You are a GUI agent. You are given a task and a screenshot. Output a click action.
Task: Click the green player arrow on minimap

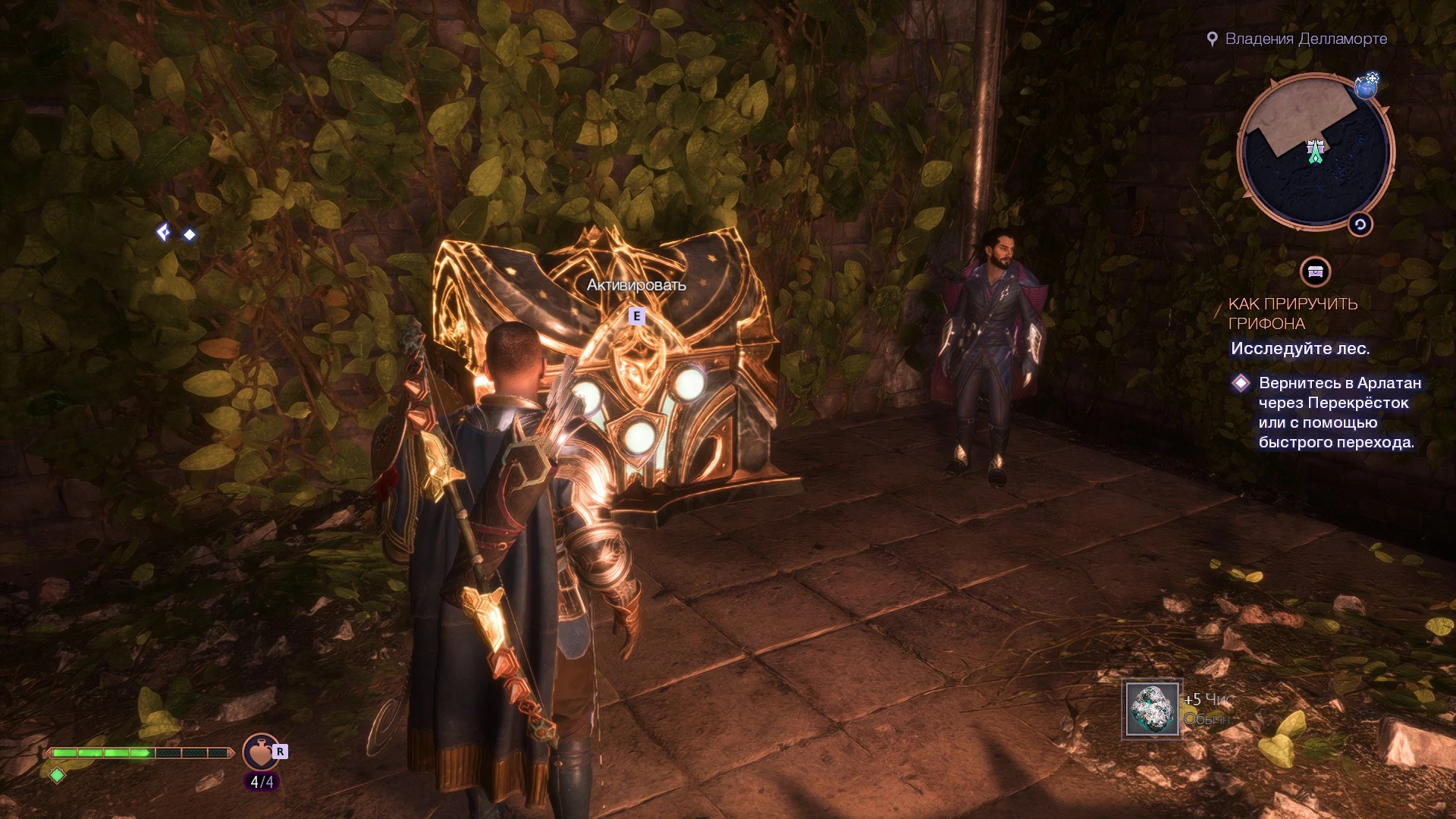pos(1316,157)
